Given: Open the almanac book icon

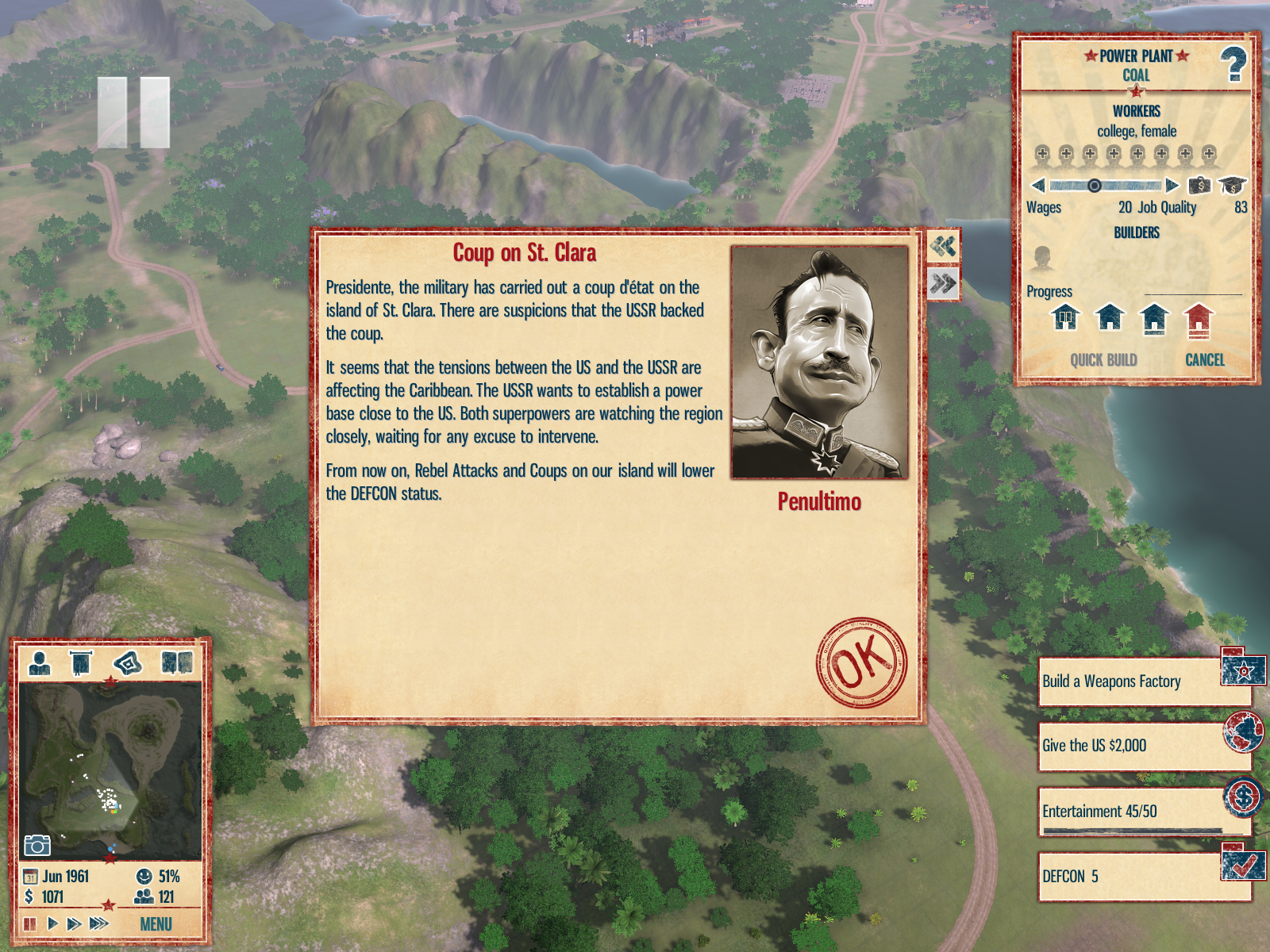Looking at the screenshot, I should pos(177,662).
